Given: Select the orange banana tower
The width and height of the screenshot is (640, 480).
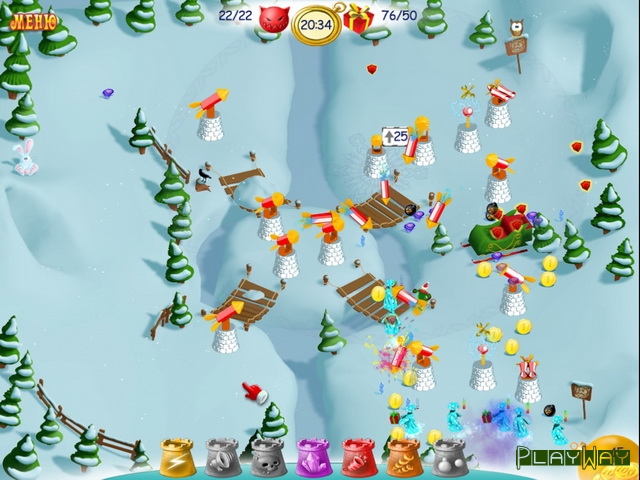Looking at the screenshot, I should pos(403,457).
